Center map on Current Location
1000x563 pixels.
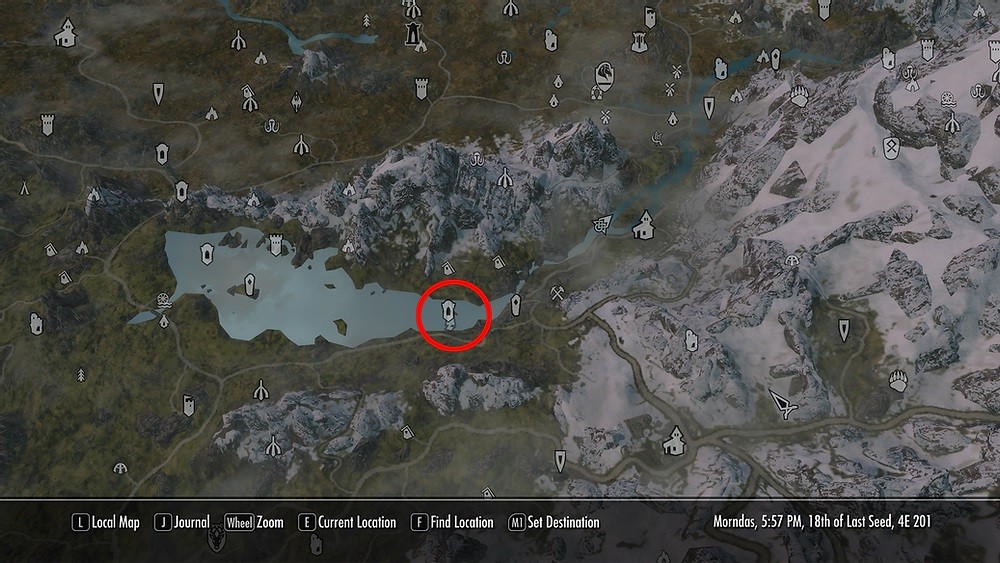click(x=348, y=522)
